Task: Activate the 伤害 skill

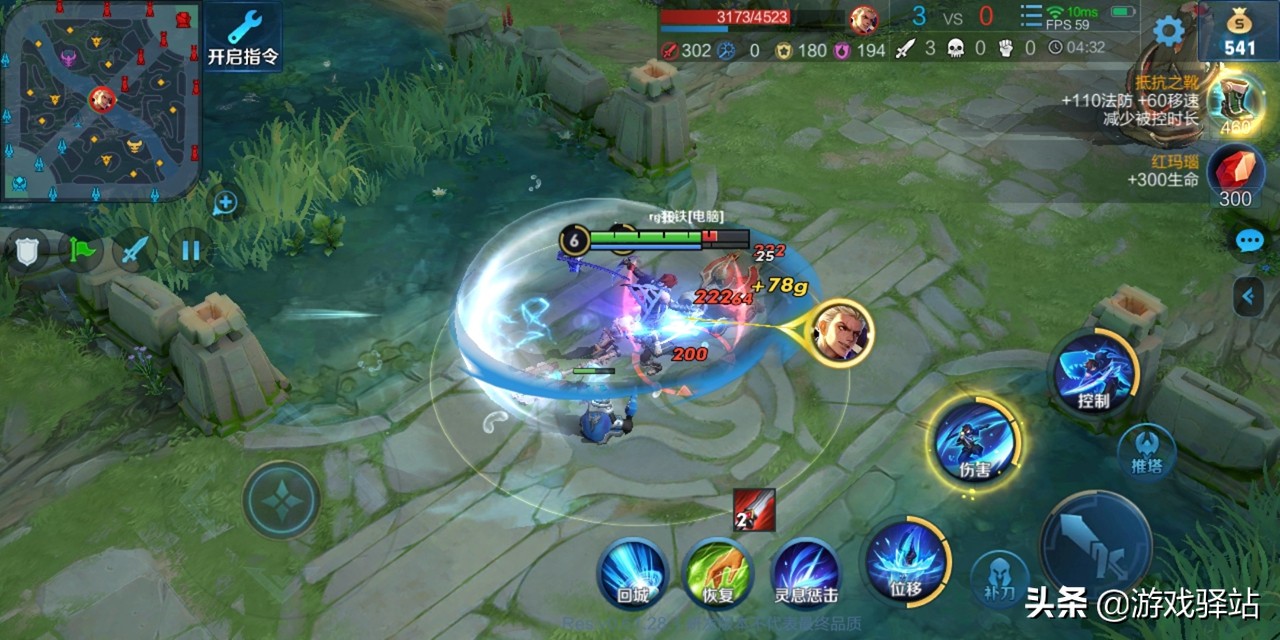Action: click(975, 441)
